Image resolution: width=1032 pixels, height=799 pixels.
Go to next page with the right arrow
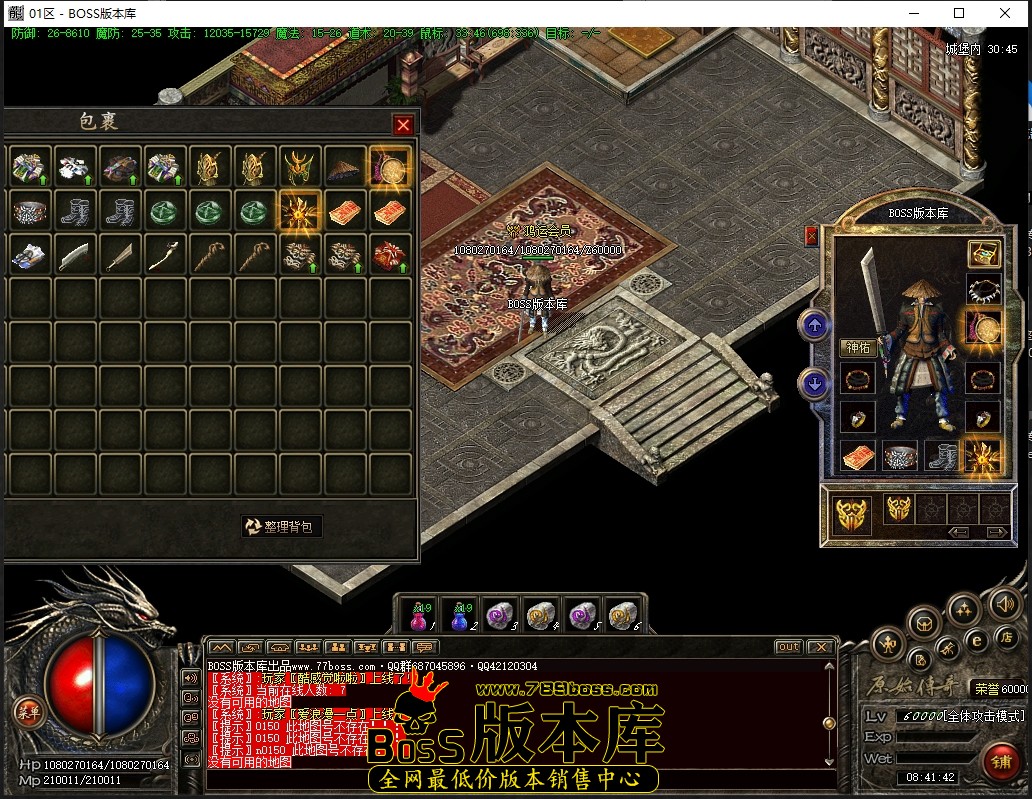click(x=996, y=532)
